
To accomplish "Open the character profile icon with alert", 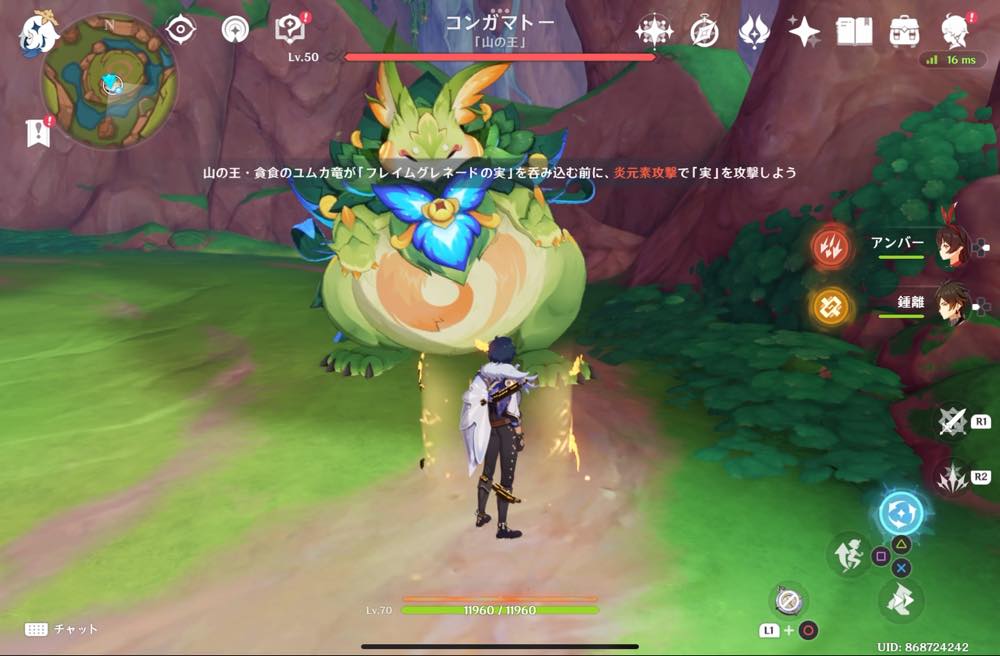I will pos(957,31).
